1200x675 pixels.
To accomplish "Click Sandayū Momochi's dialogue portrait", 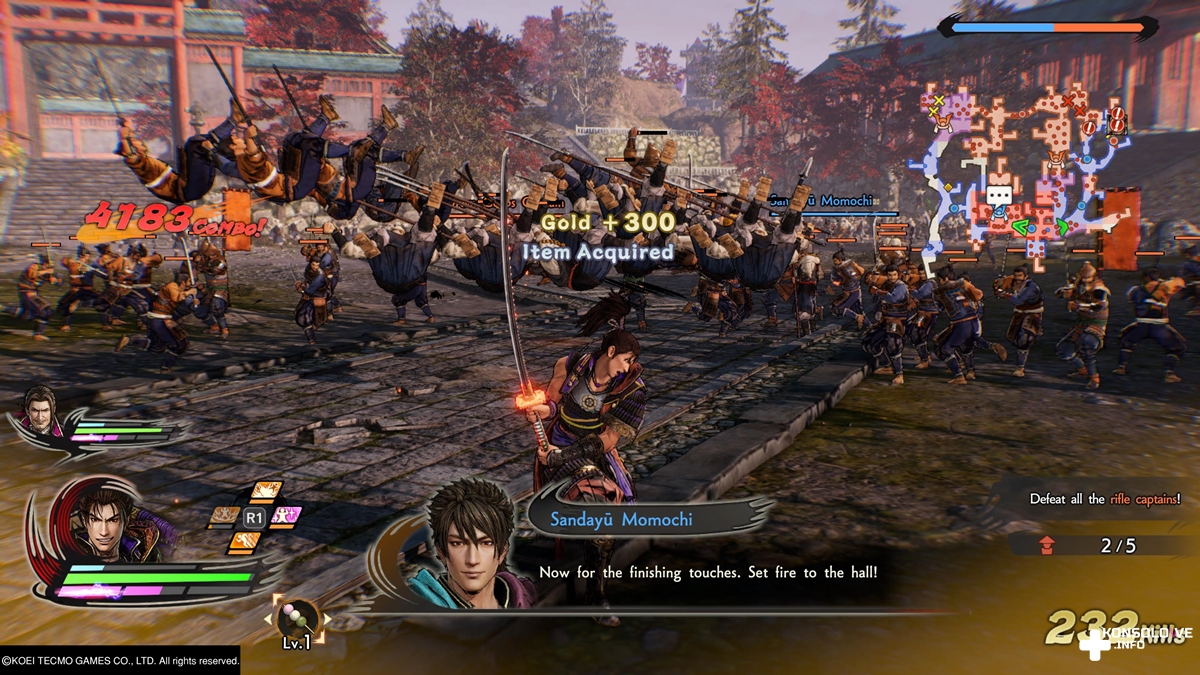I will tap(473, 543).
